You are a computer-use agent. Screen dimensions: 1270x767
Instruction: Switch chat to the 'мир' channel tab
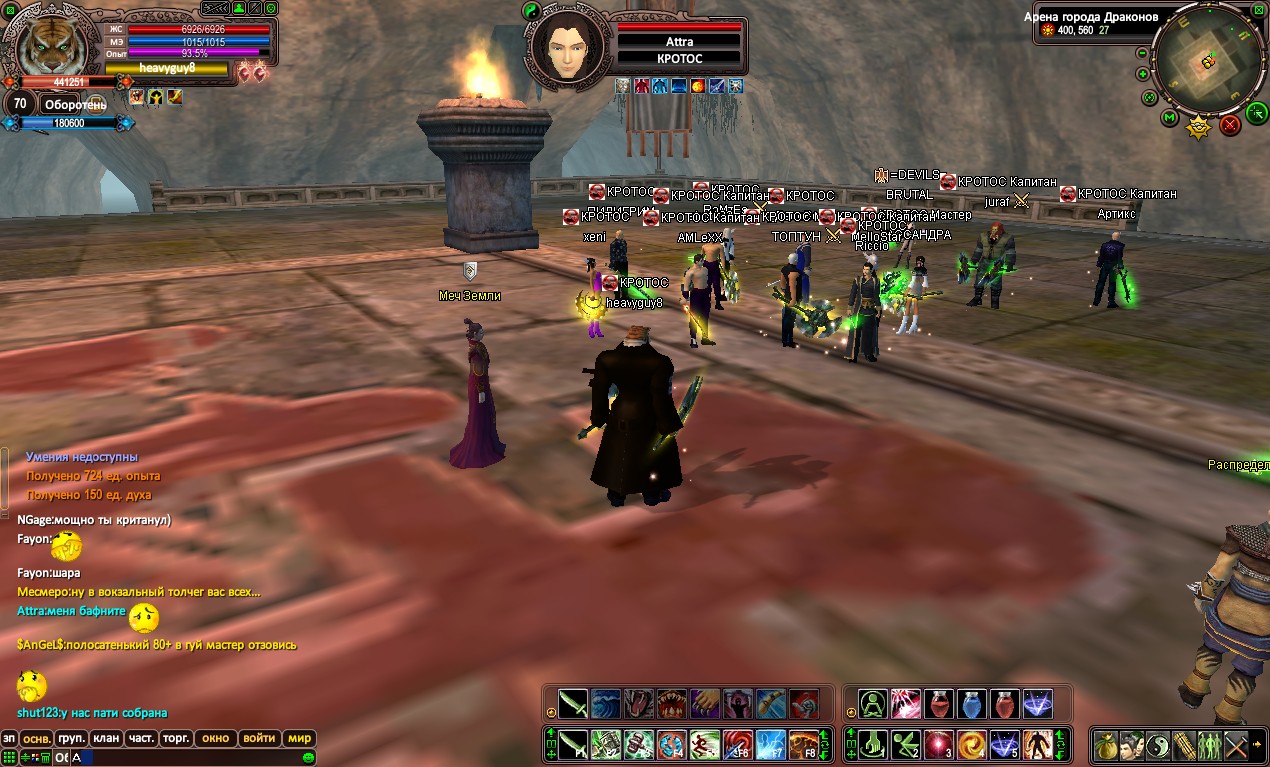click(x=299, y=738)
